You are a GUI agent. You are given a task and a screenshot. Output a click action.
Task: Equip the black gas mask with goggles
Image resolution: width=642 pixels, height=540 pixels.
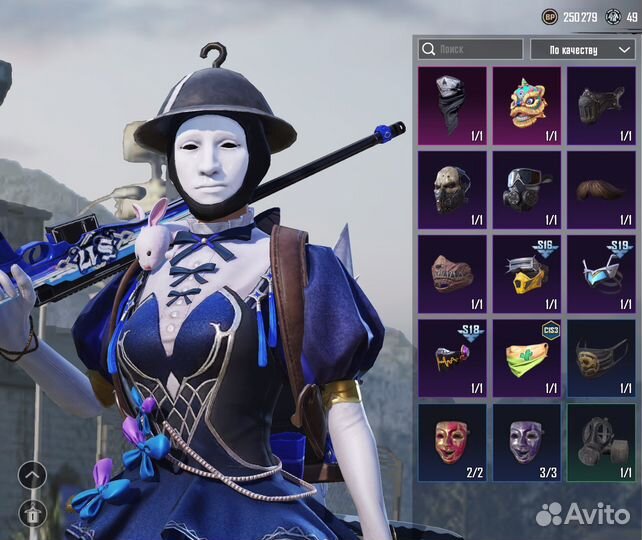click(x=527, y=188)
